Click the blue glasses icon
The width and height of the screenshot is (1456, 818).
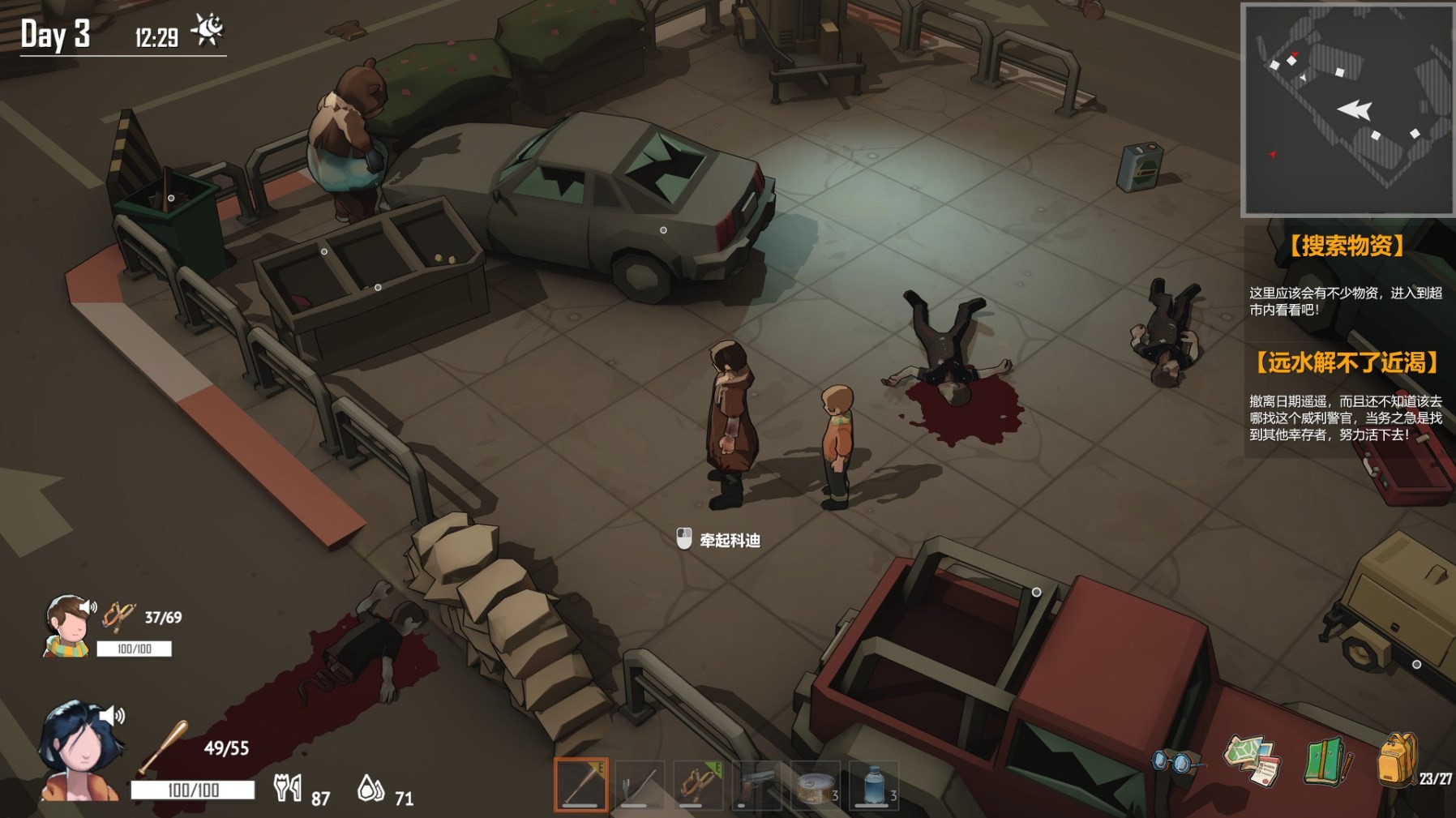[x=1176, y=761]
